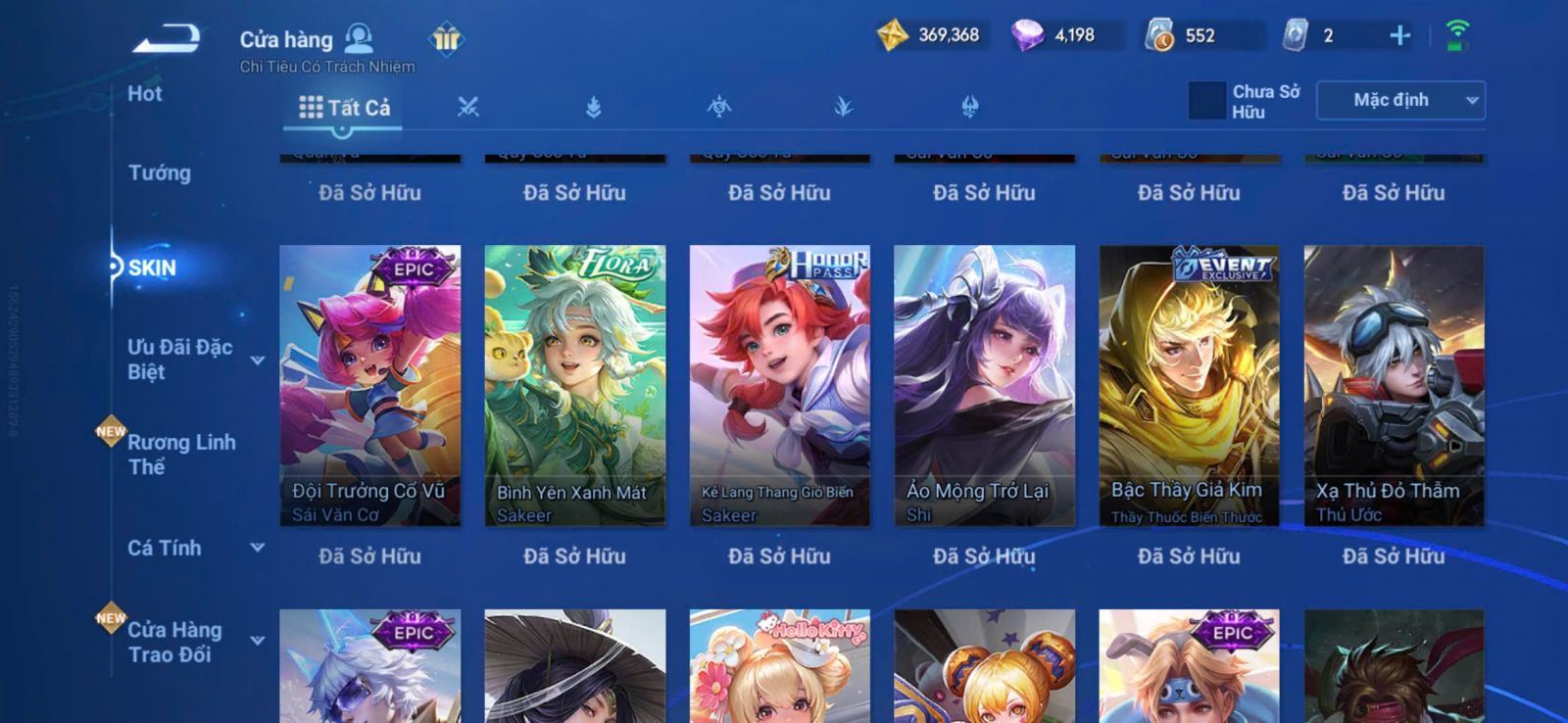Select the Đội Trưởng Cổ Vũ skin card
The image size is (1568, 723).
click(369, 385)
